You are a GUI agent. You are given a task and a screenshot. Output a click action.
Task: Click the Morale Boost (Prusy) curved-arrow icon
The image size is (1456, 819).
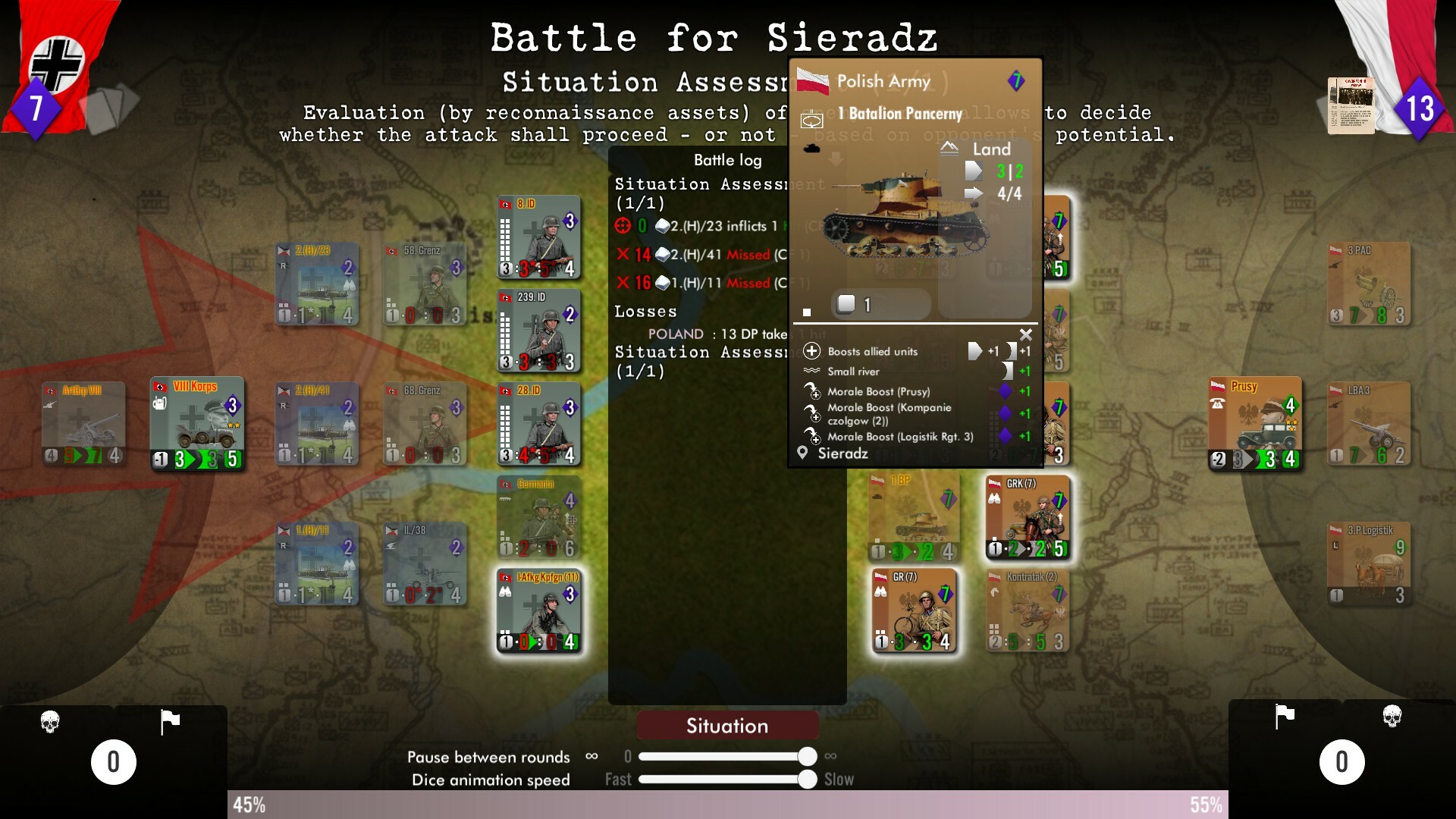point(812,391)
